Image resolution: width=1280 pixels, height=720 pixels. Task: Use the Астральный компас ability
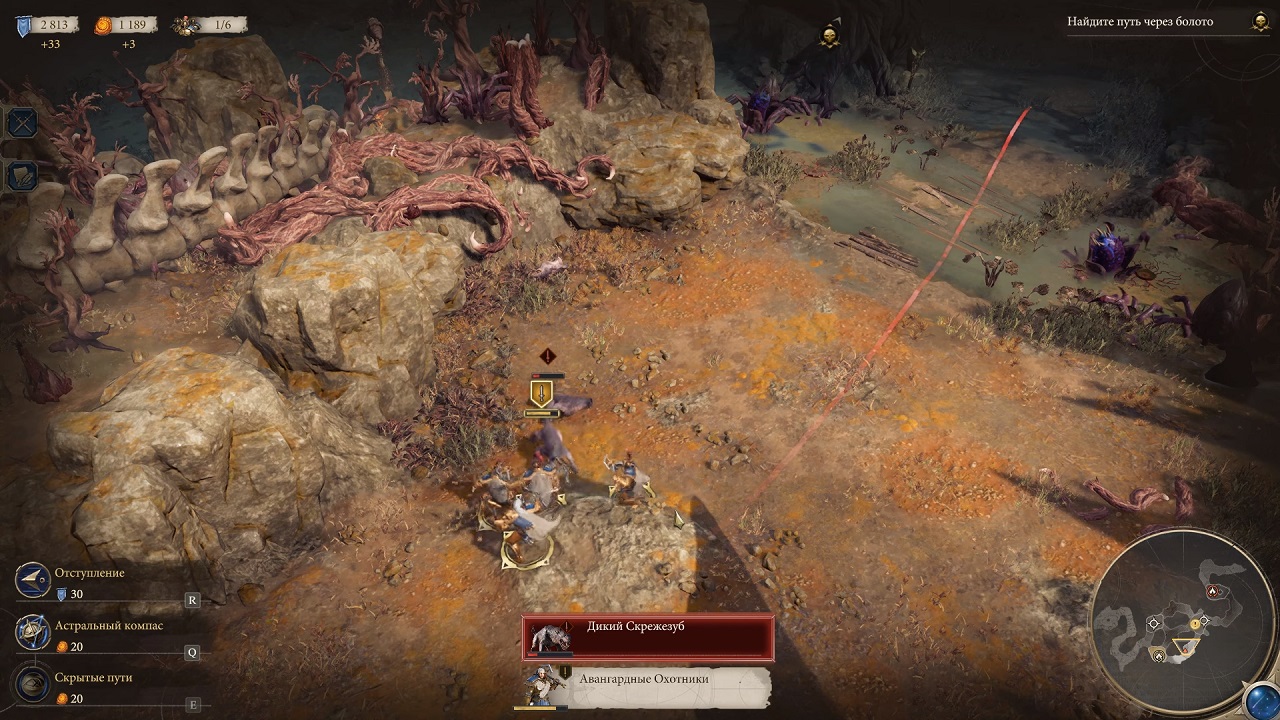34,633
